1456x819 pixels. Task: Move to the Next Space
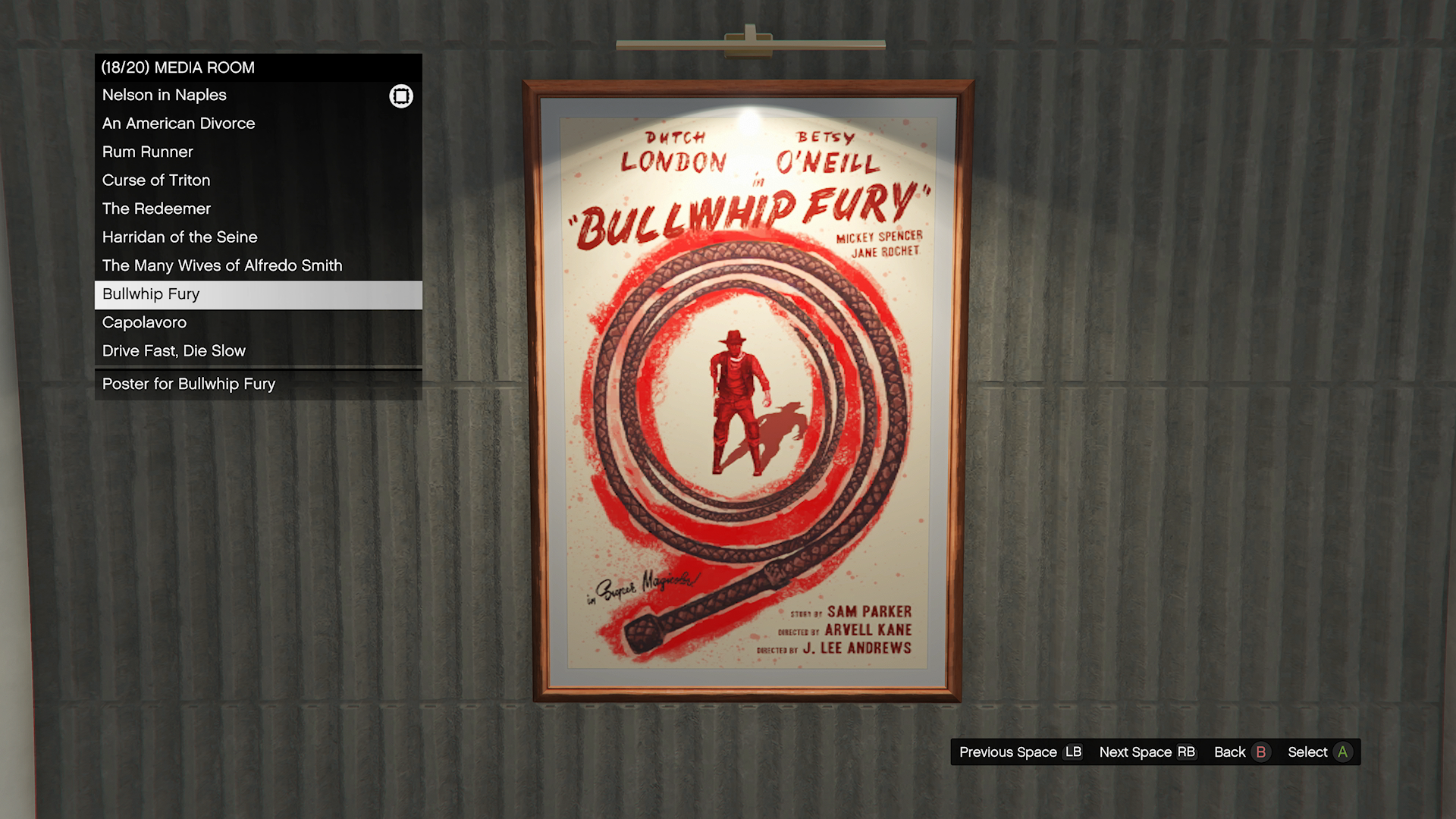(1147, 752)
